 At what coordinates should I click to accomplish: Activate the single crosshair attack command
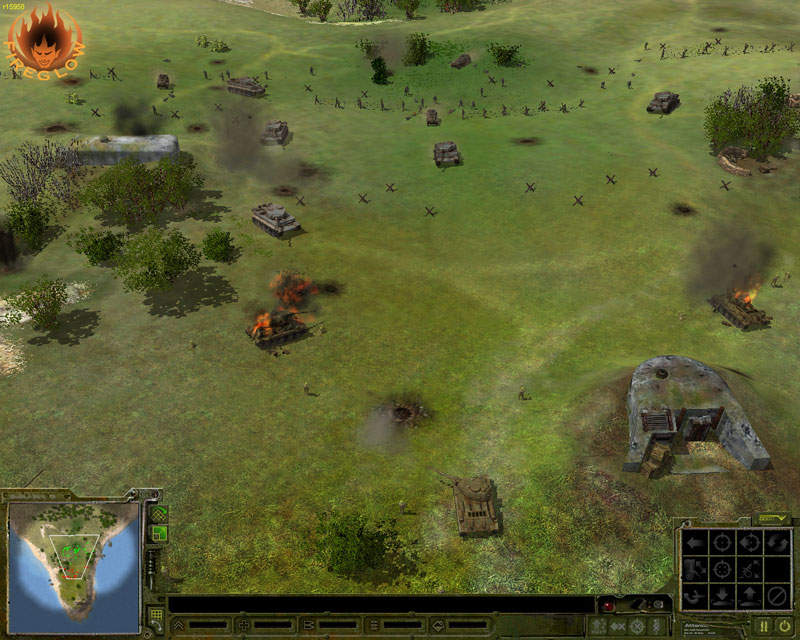pos(722,544)
